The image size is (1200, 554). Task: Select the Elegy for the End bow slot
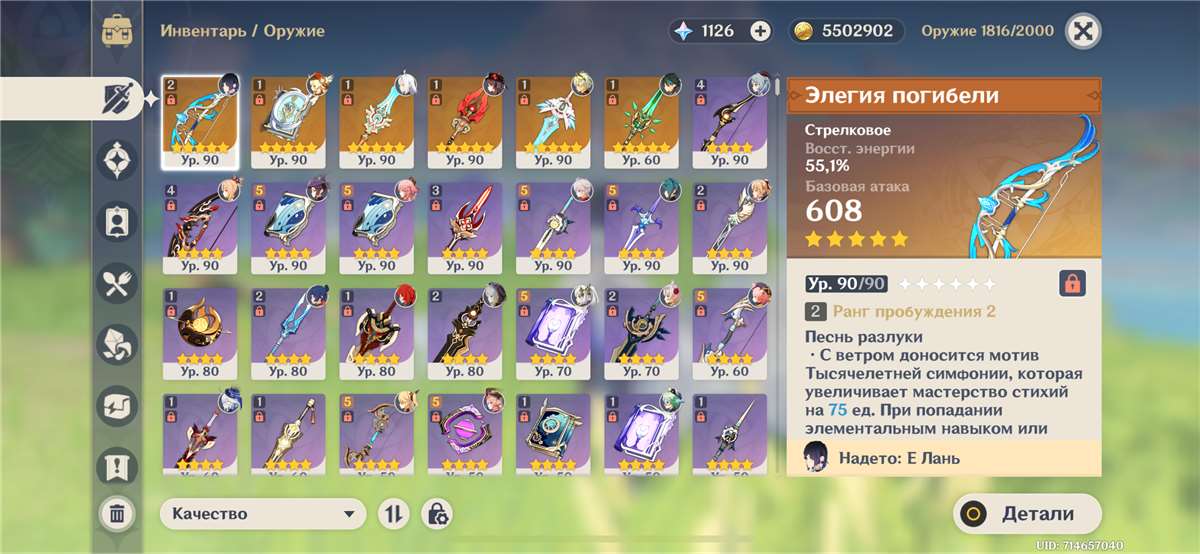199,120
